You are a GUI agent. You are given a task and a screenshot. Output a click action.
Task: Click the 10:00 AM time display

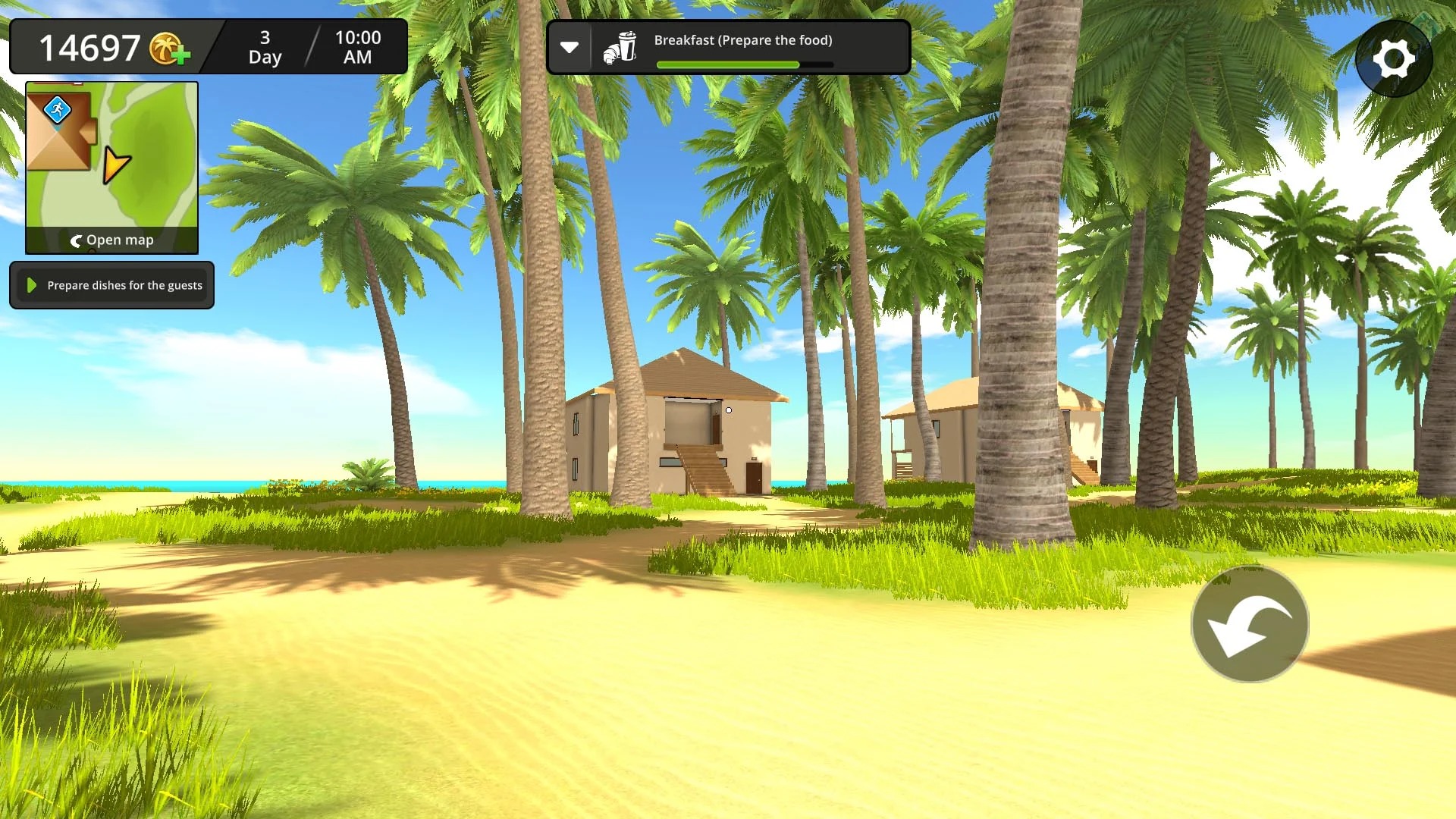click(x=356, y=47)
